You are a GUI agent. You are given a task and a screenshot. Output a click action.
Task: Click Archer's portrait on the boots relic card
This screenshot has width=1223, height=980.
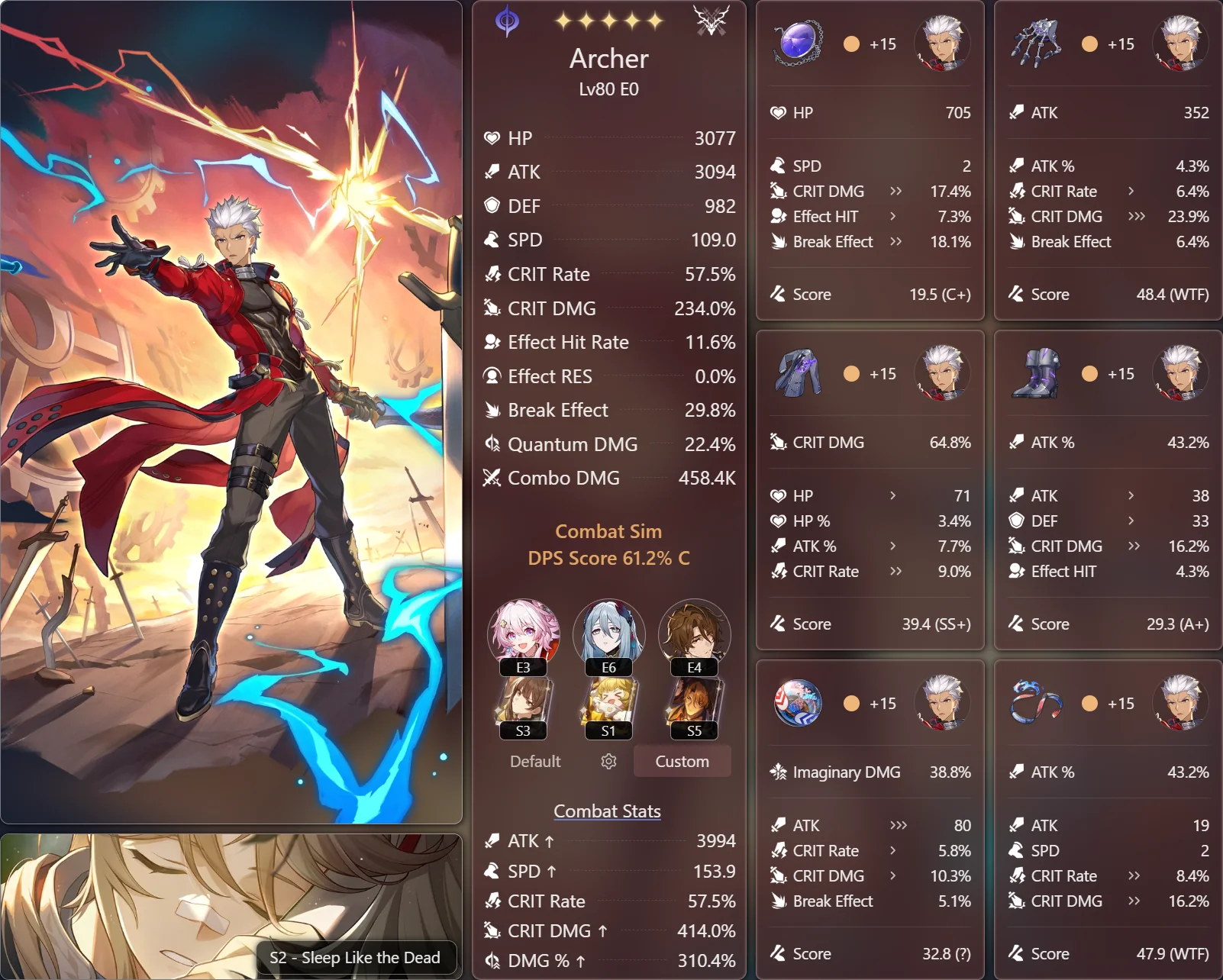point(1180,373)
